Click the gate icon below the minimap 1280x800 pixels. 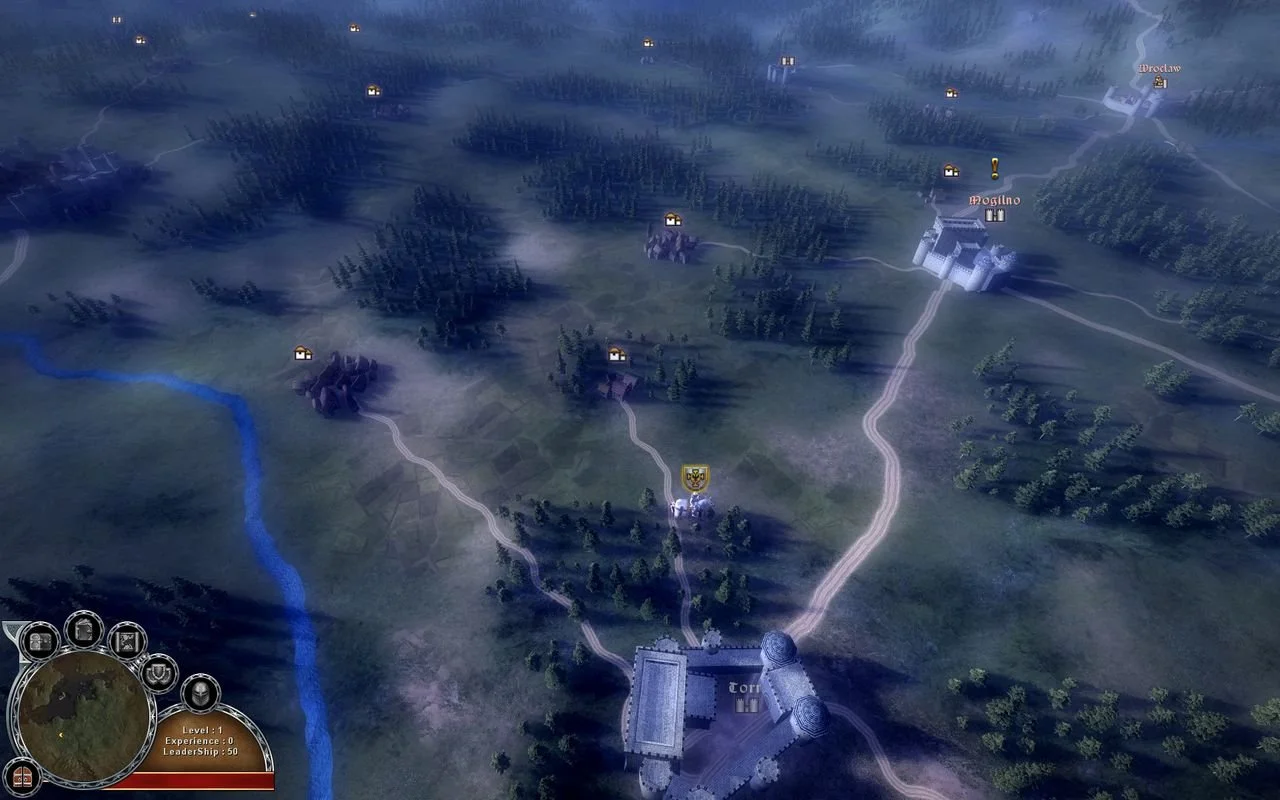(x=22, y=778)
